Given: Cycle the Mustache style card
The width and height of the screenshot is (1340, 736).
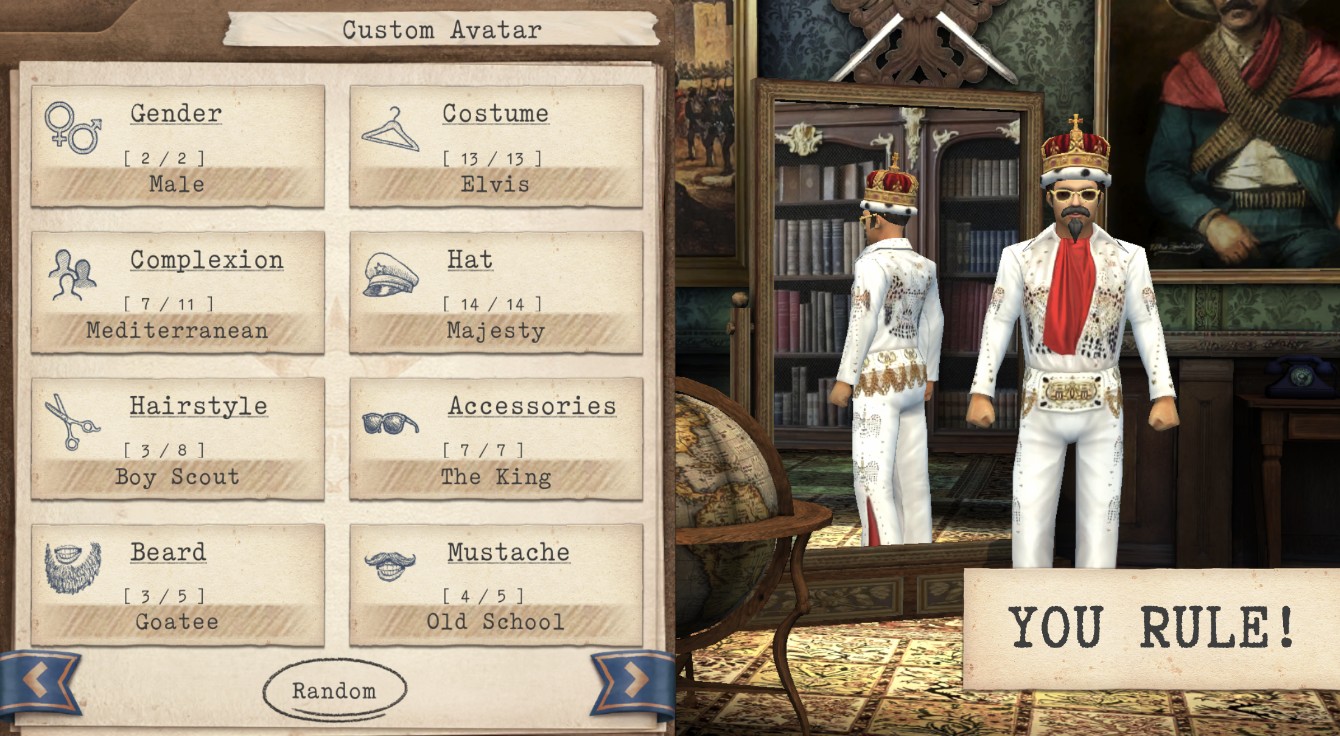Looking at the screenshot, I should (496, 584).
